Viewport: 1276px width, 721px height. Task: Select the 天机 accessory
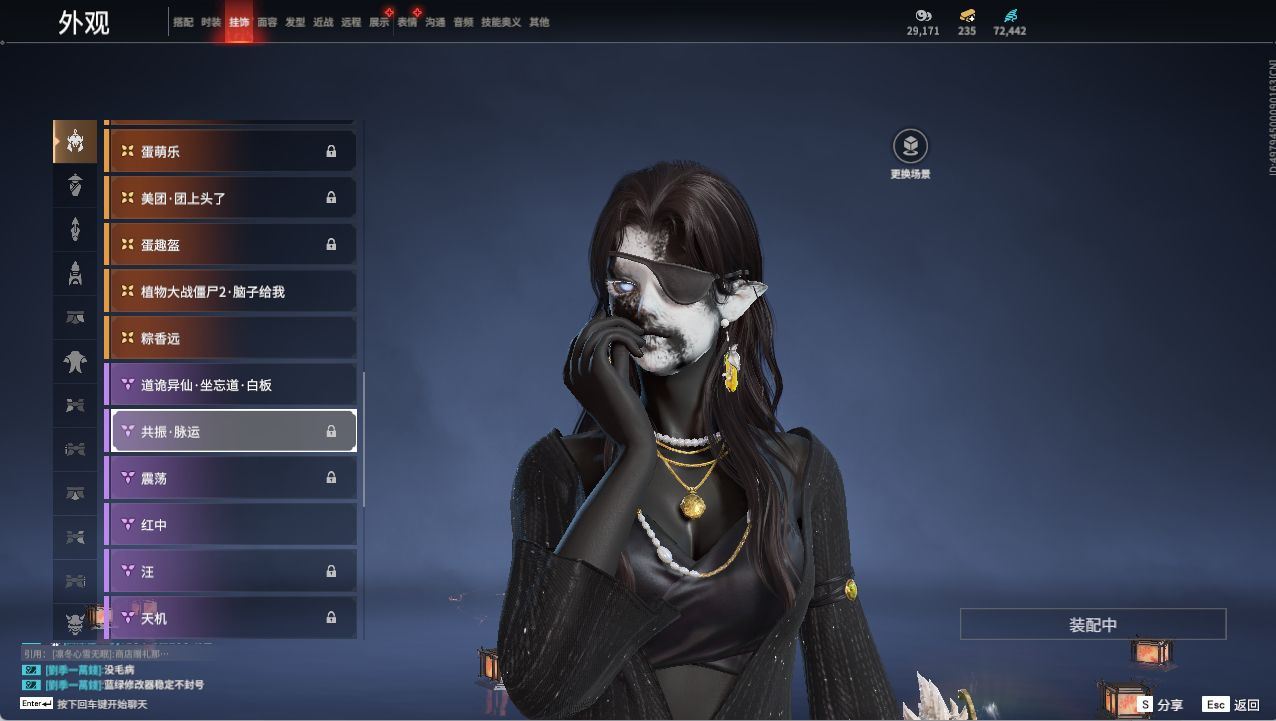tap(230, 618)
